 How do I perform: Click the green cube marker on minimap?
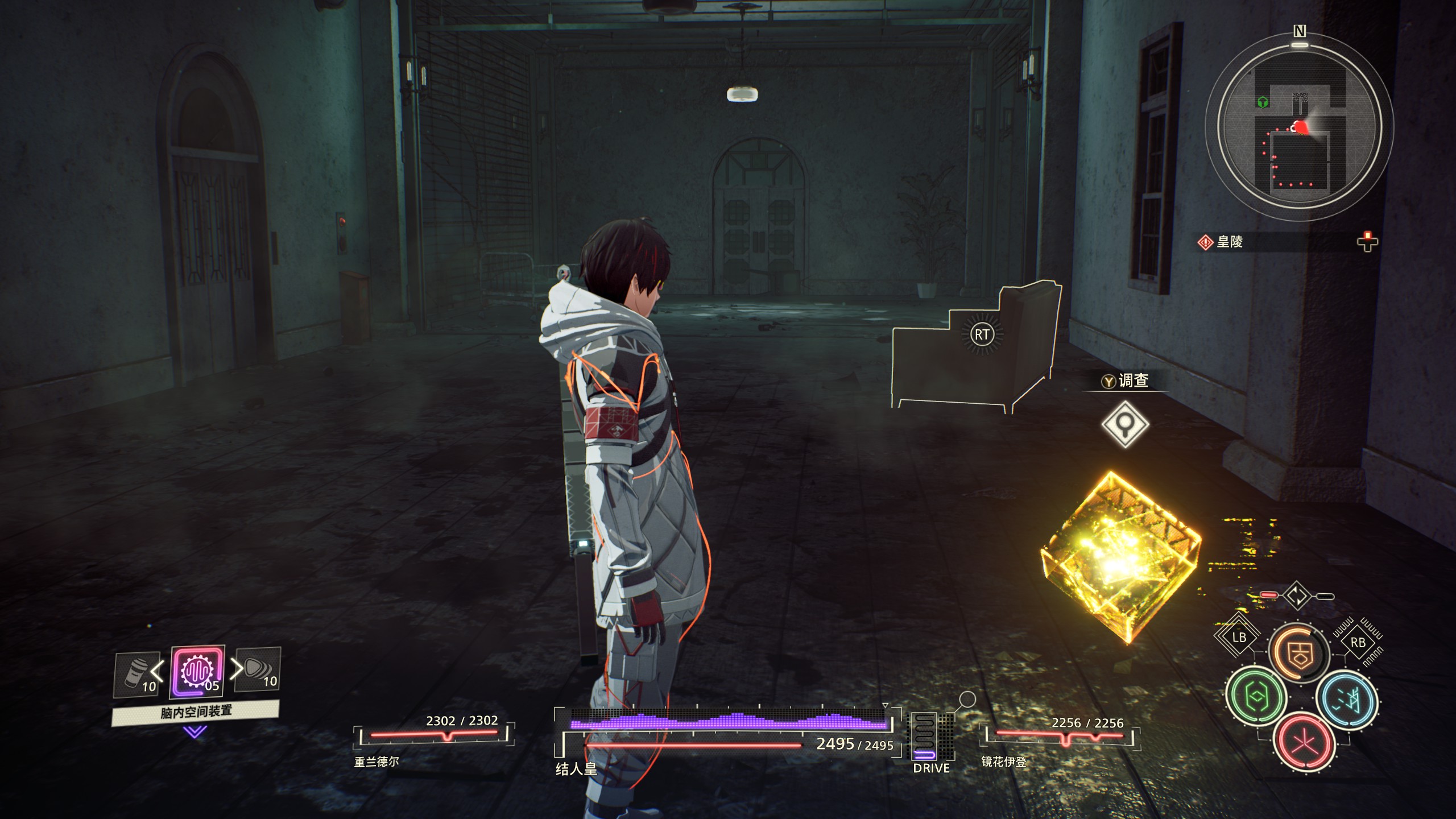[1263, 102]
